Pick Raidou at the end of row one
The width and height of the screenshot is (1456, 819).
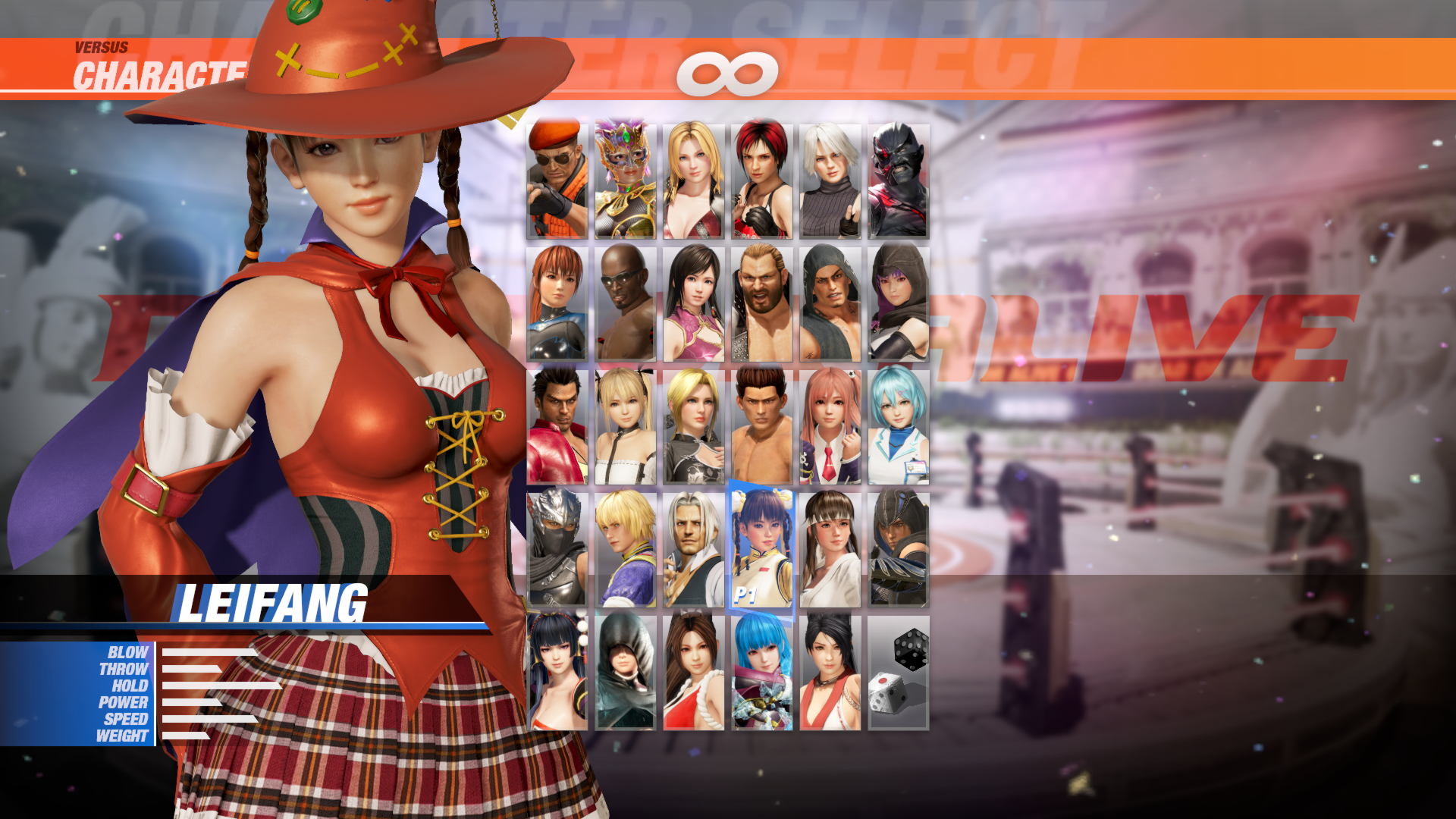(899, 174)
